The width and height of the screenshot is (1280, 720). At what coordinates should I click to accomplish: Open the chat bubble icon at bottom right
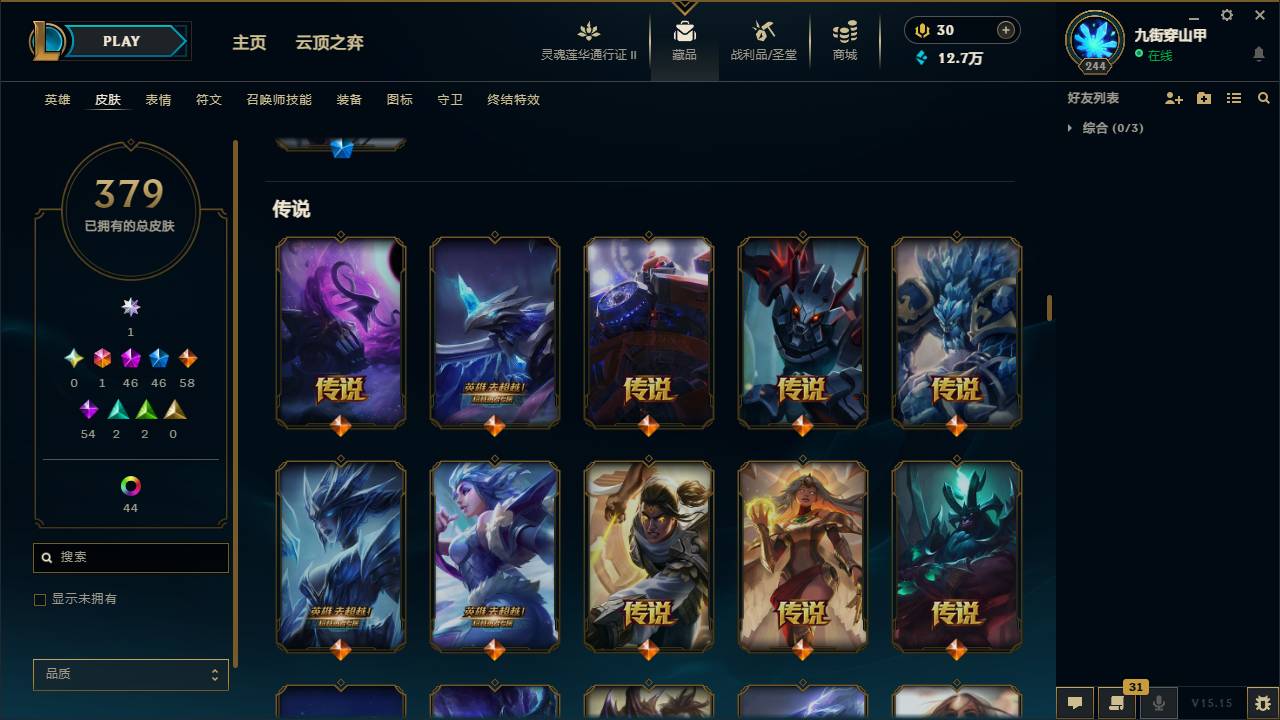point(1075,703)
